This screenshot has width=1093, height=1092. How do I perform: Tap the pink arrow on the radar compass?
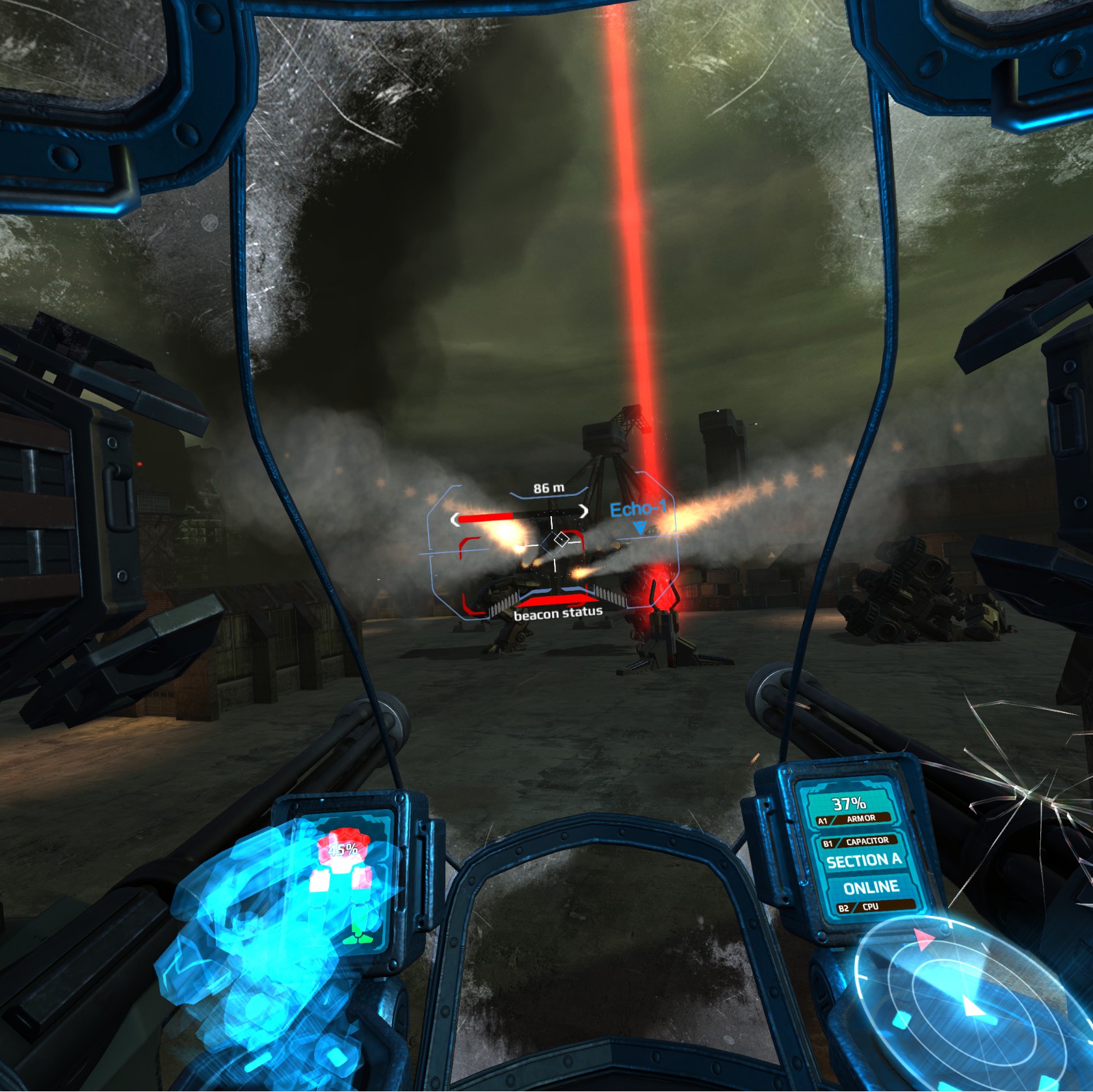click(925, 940)
